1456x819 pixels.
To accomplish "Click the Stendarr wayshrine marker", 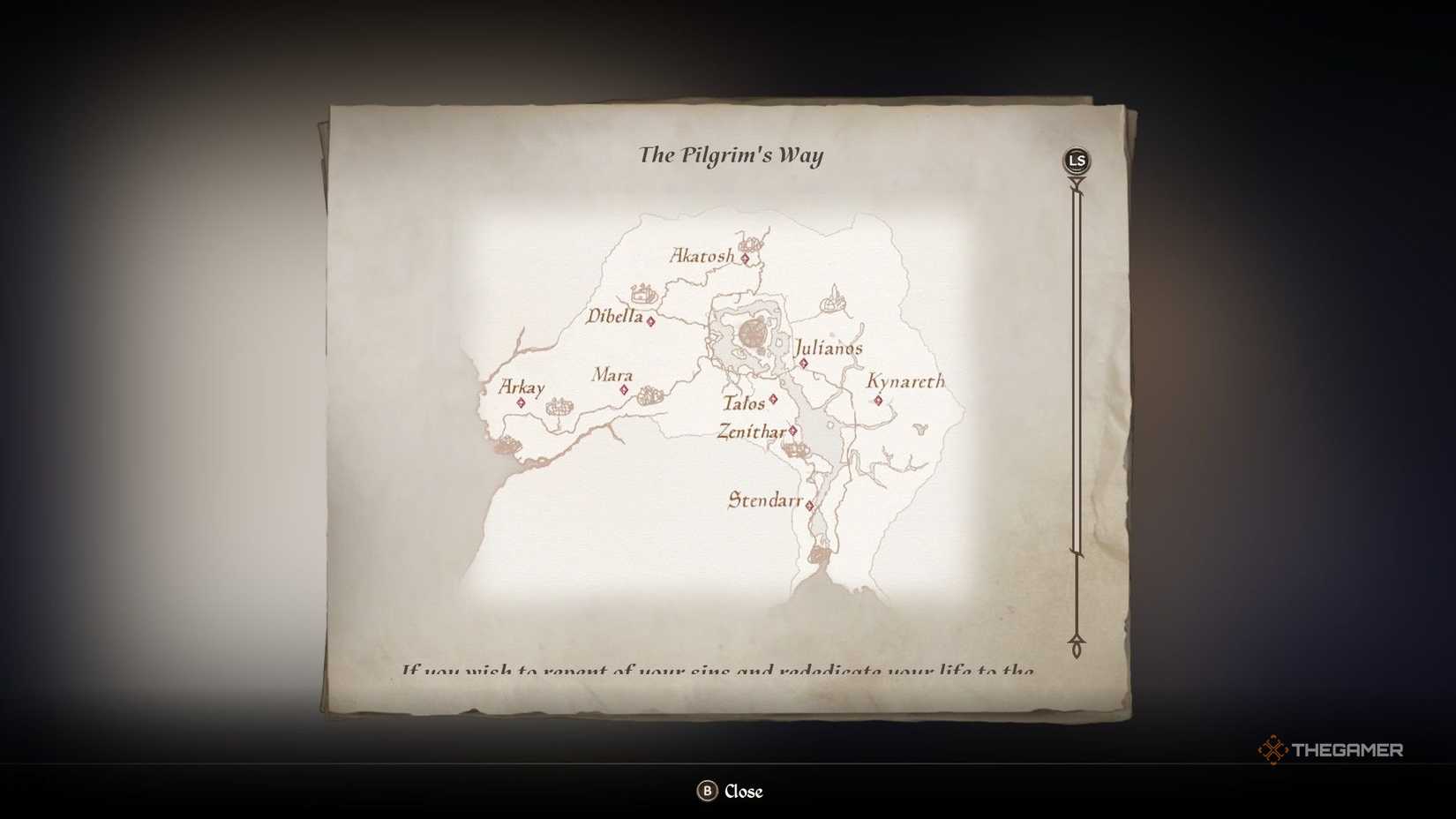I will 809,503.
